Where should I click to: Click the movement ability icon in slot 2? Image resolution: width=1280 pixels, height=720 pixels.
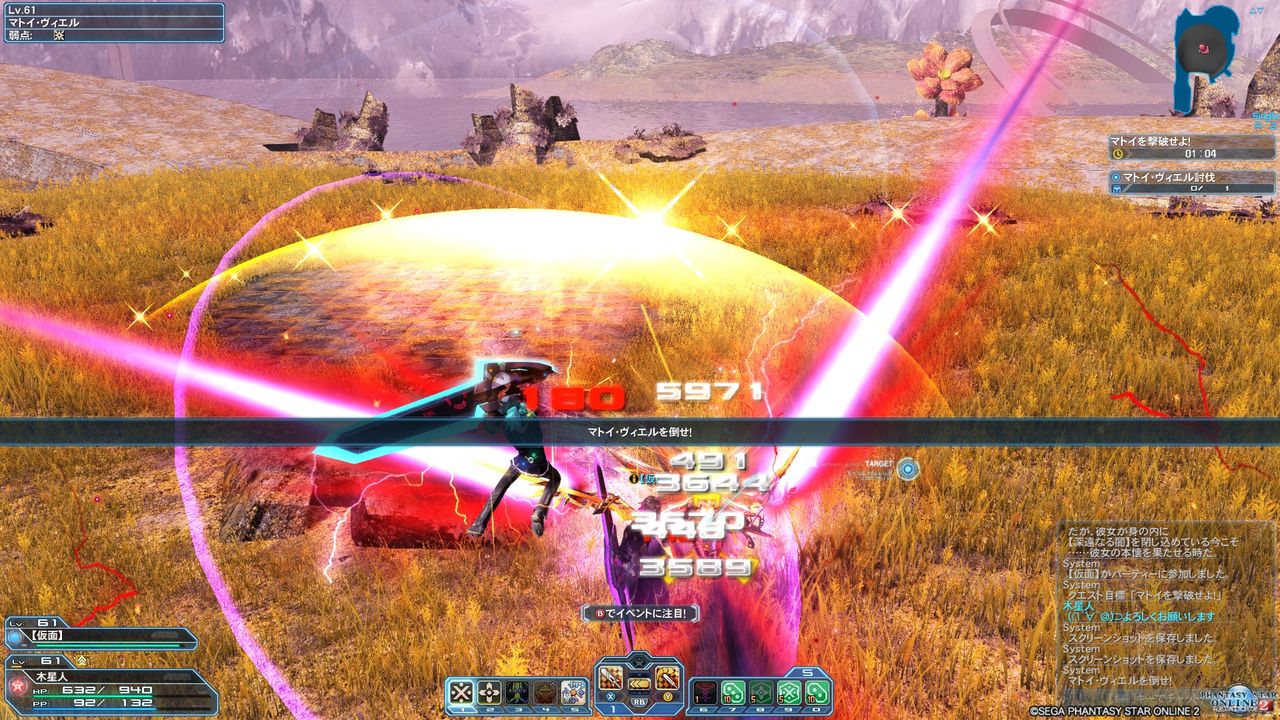[x=487, y=691]
